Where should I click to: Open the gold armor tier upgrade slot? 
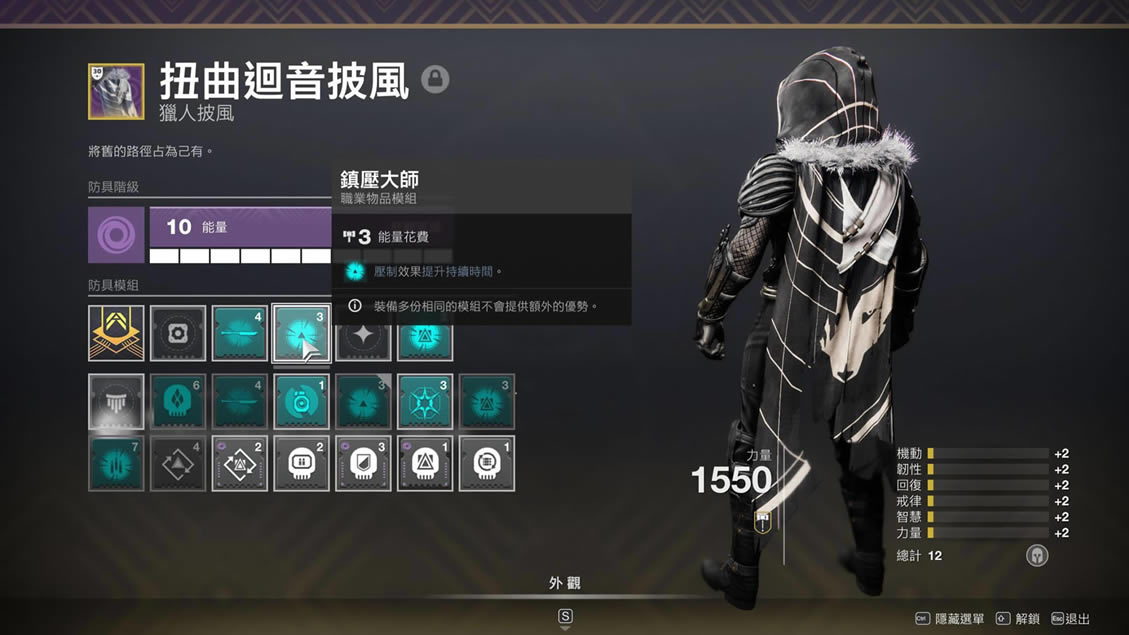click(x=116, y=333)
